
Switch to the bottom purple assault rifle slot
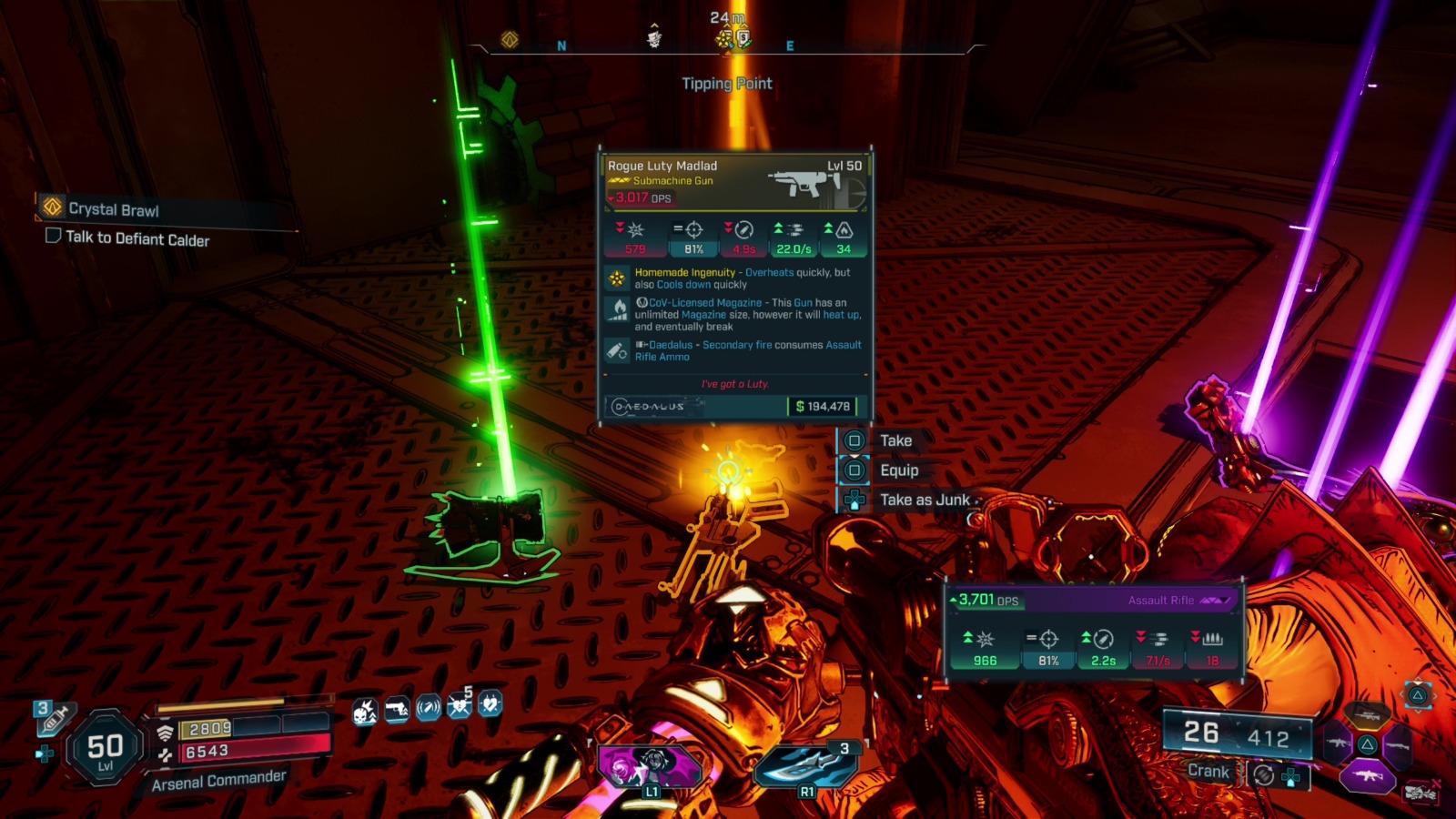(x=1367, y=777)
